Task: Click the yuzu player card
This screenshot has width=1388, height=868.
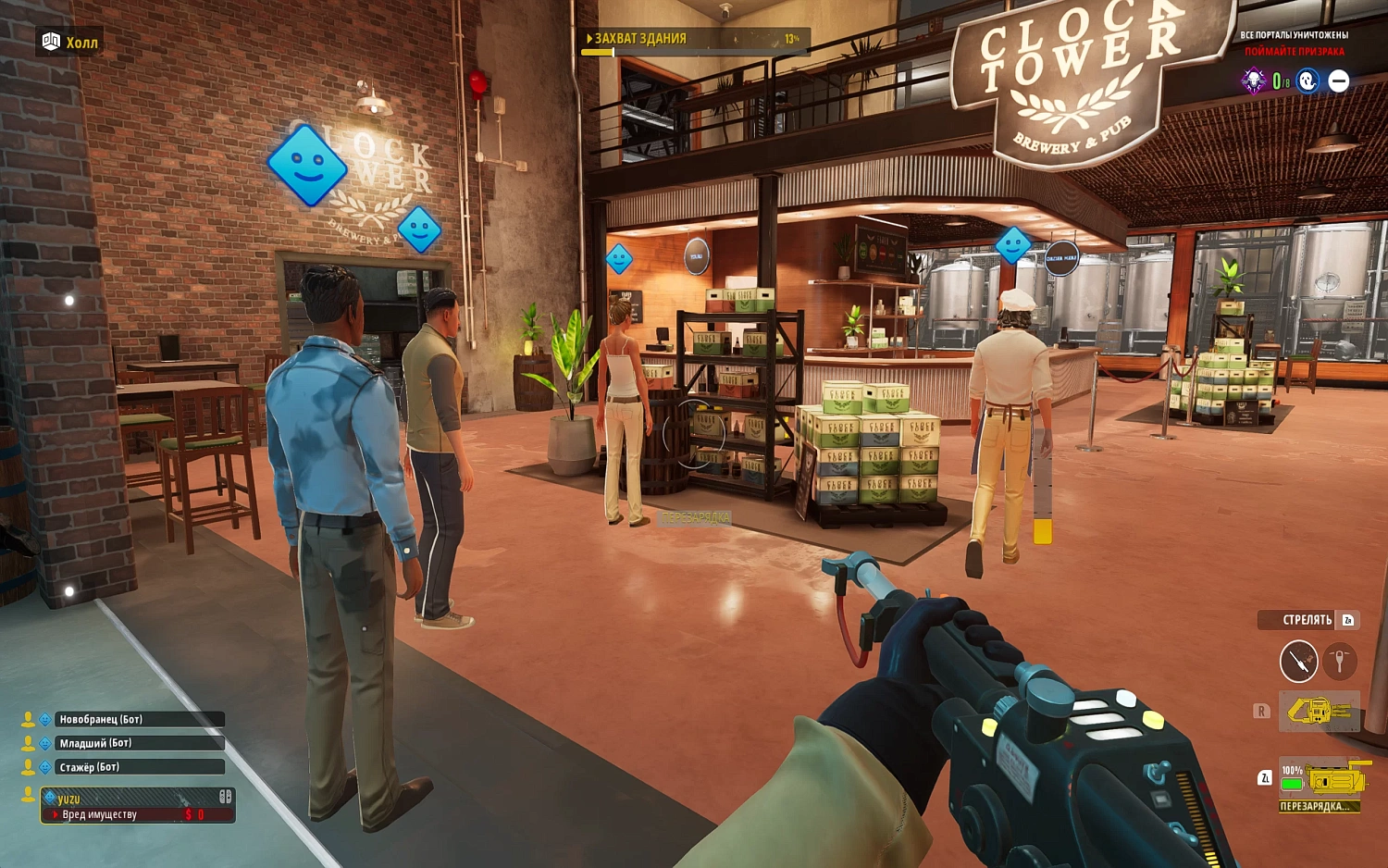Action: click(x=137, y=805)
